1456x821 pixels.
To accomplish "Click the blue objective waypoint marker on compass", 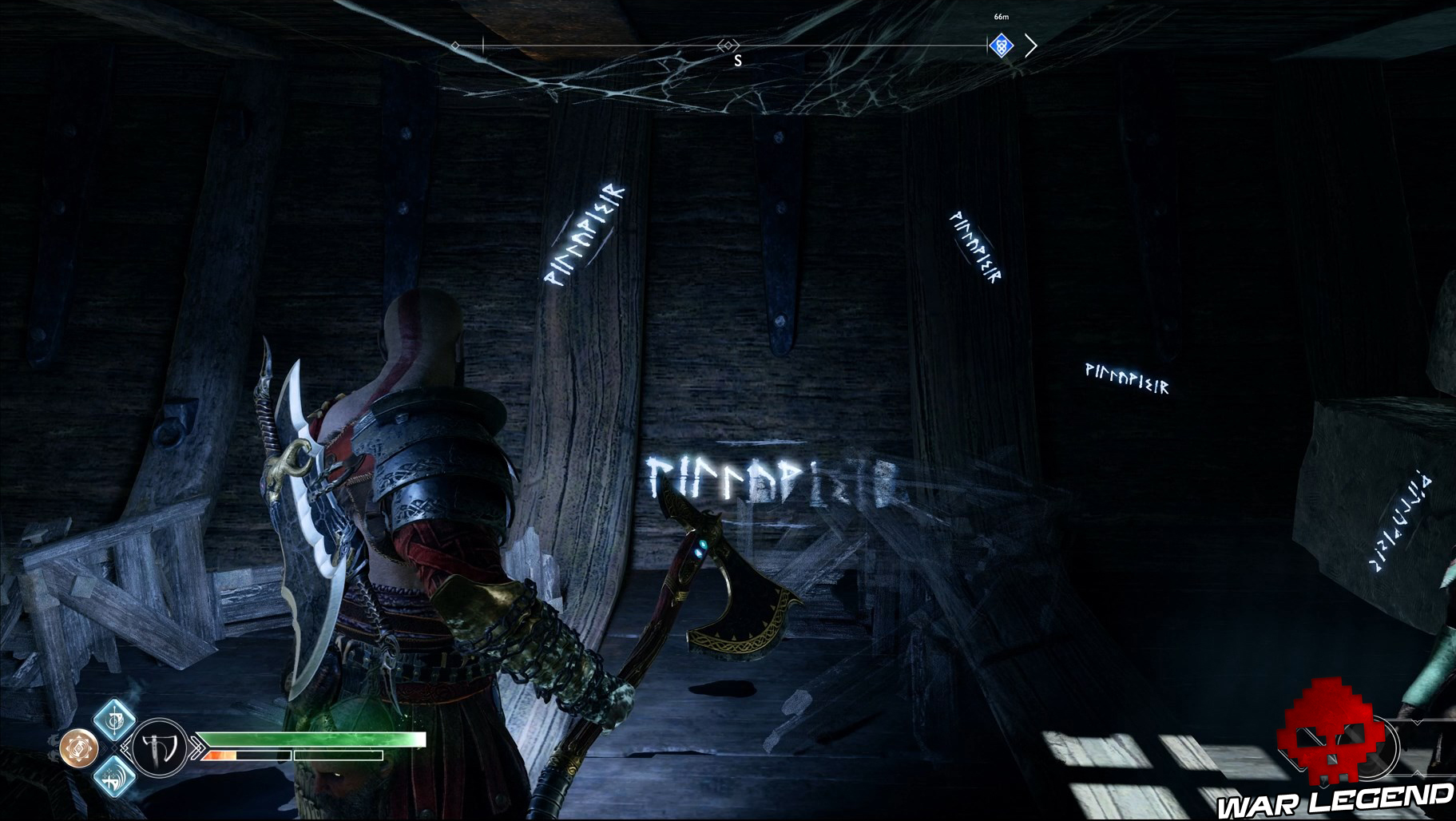I will (1002, 46).
